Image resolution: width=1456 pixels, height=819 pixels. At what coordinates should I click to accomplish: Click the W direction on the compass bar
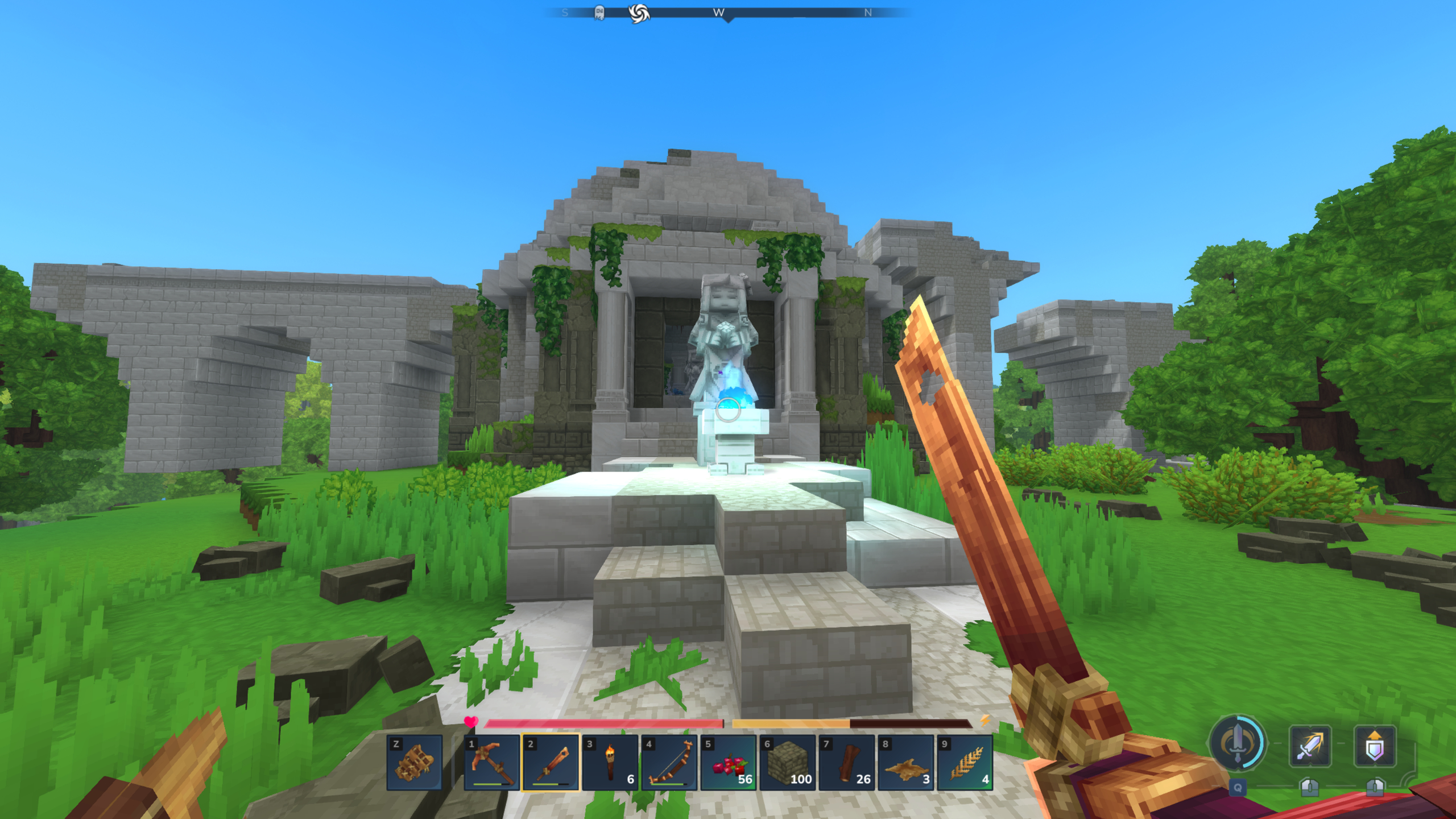(719, 11)
